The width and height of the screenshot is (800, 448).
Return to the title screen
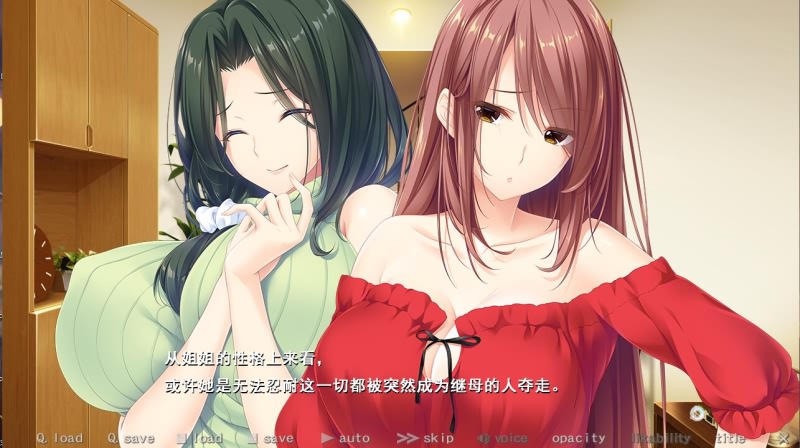(x=731, y=438)
